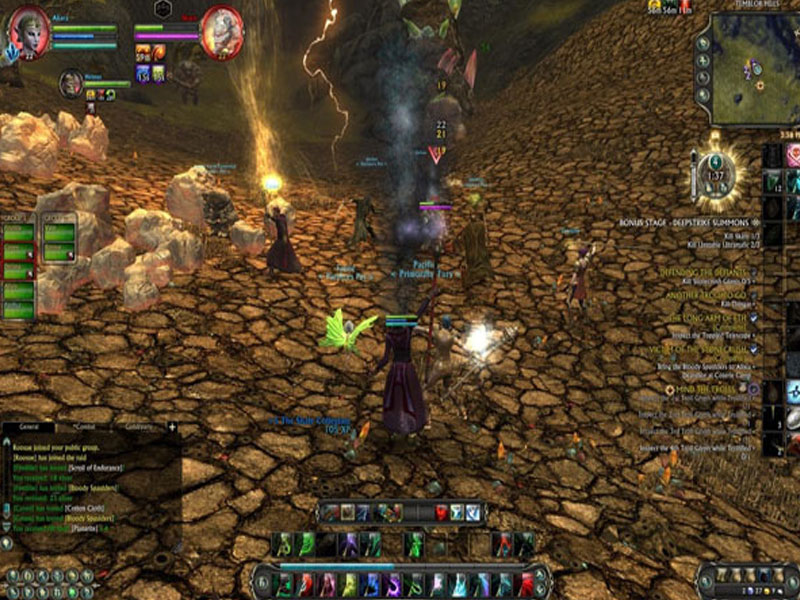The width and height of the screenshot is (800, 600).
Task: Open the glowing rift event timer orb
Action: tap(714, 175)
